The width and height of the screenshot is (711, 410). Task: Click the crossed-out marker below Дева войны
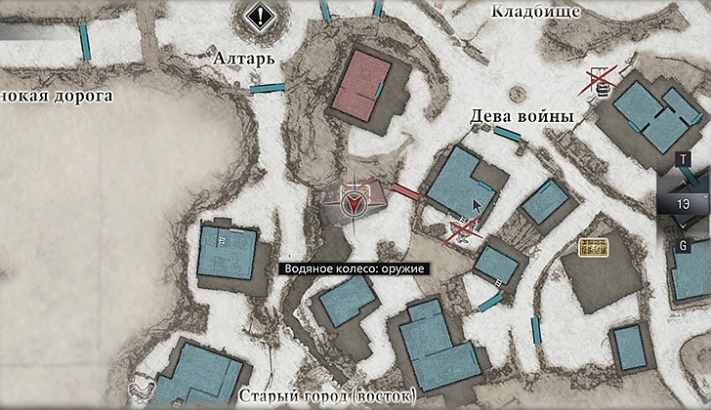coord(462,232)
